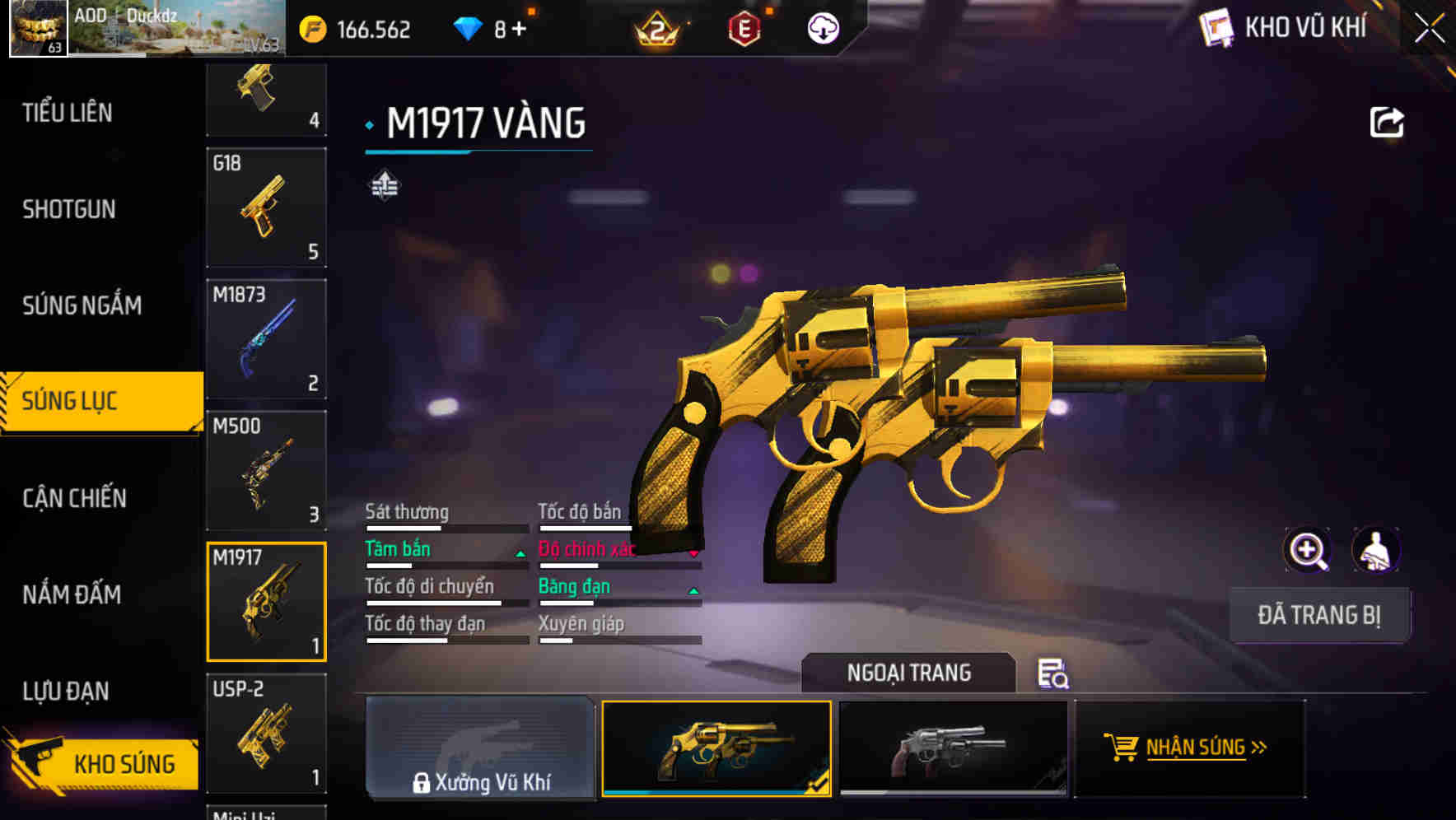Viewport: 1456px width, 820px height.
Task: Open character preview icon beside the magnifier
Action: pyautogui.click(x=1377, y=550)
